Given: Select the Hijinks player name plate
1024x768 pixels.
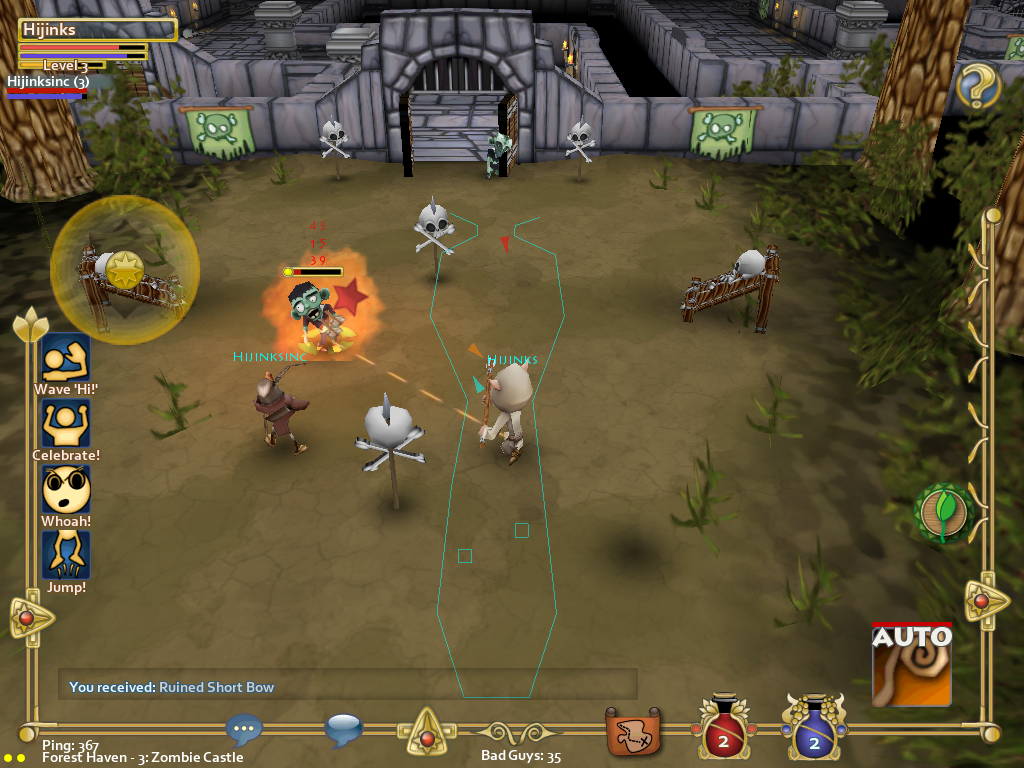Looking at the screenshot, I should tap(97, 31).
